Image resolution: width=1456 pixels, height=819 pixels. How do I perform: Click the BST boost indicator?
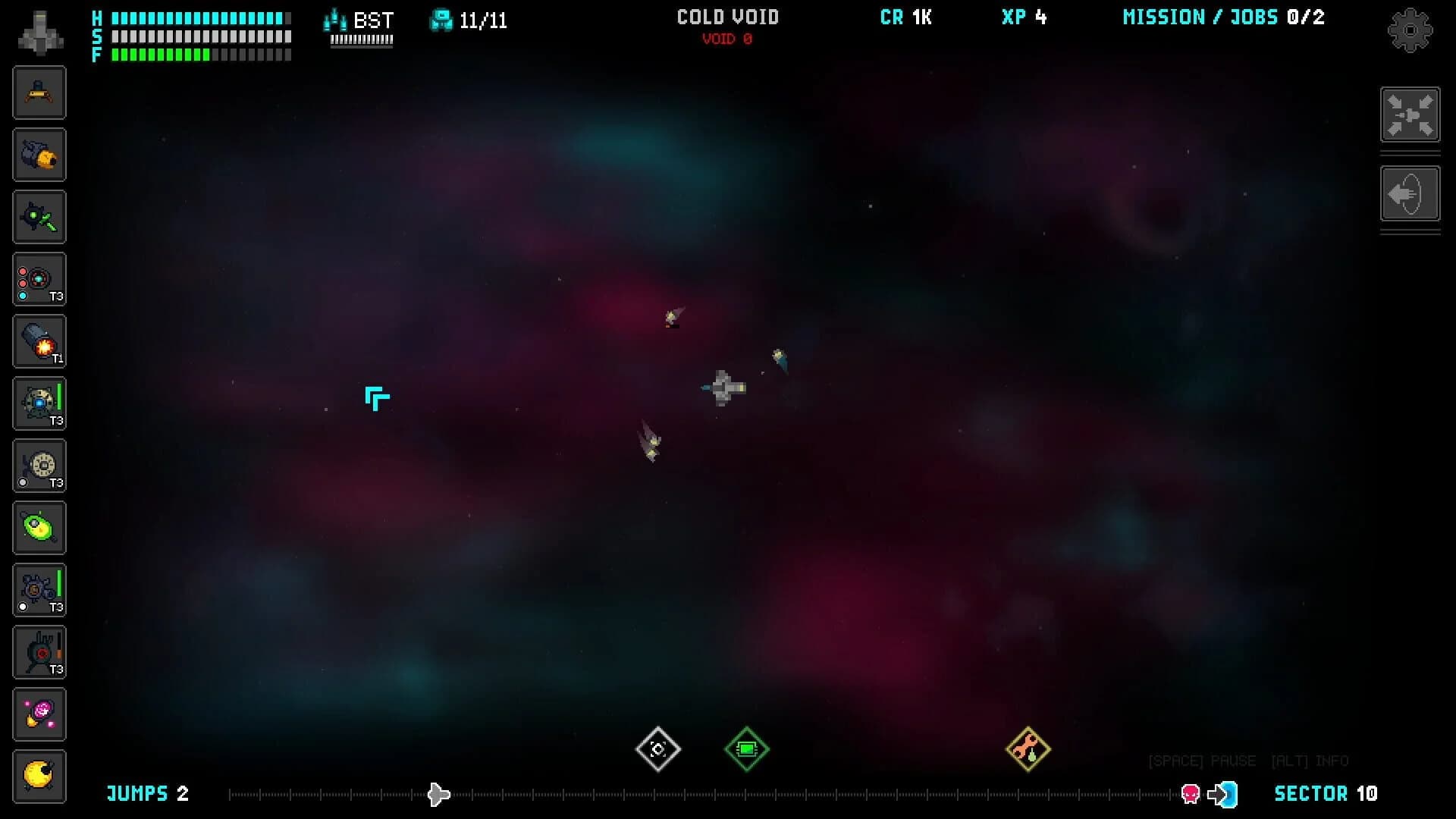point(359,21)
